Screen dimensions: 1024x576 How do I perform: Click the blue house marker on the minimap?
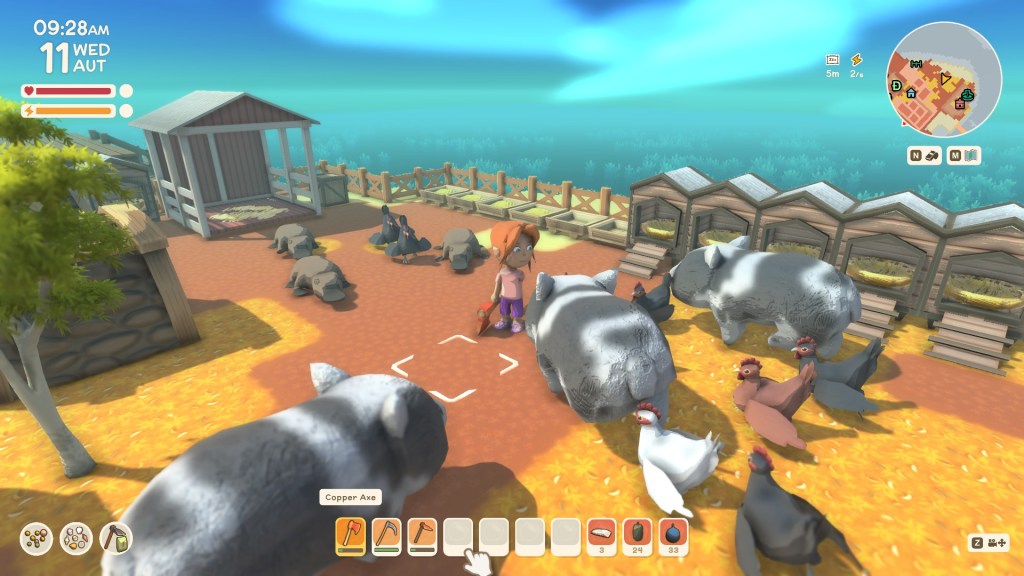[x=911, y=93]
